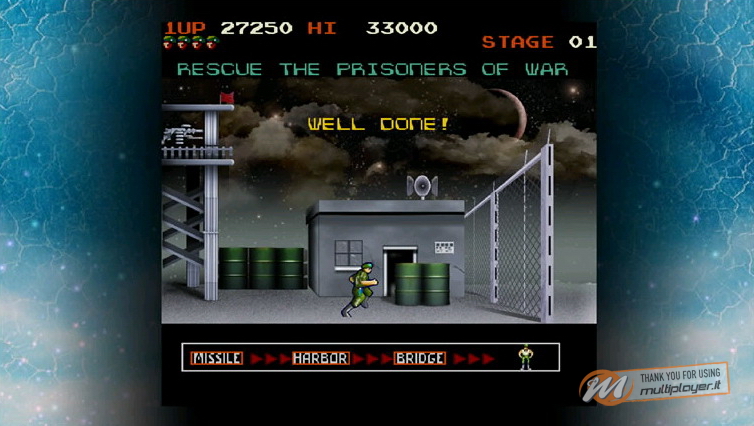Select the BRIDGE stage marker
The width and height of the screenshot is (754, 426).
point(420,358)
